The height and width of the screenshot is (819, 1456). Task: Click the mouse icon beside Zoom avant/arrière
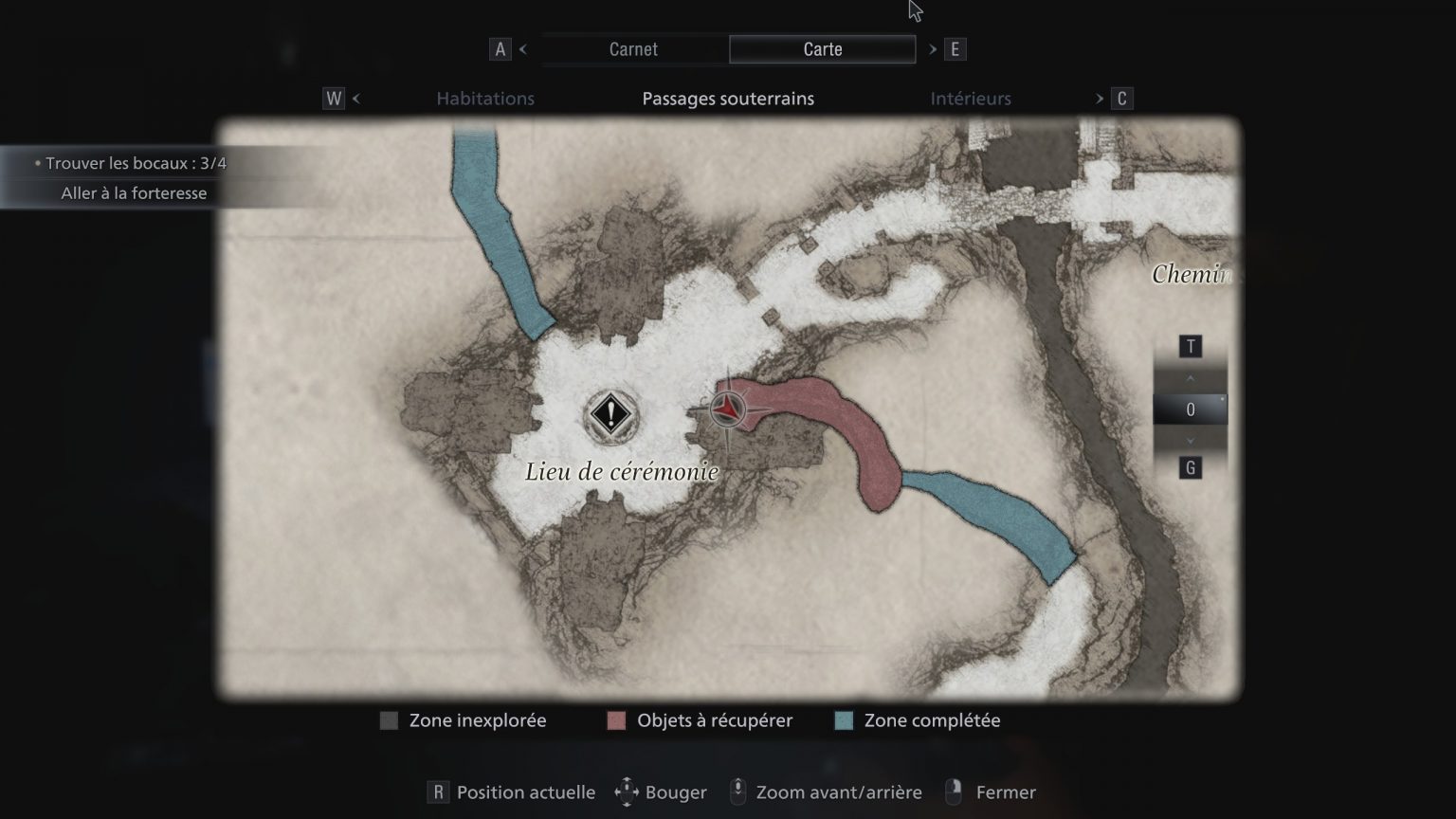click(x=738, y=792)
